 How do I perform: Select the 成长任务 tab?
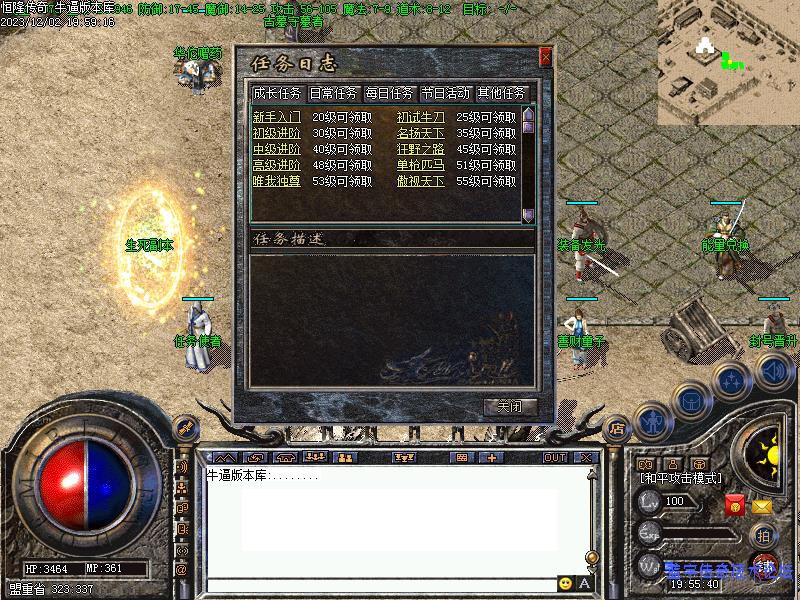[277, 93]
